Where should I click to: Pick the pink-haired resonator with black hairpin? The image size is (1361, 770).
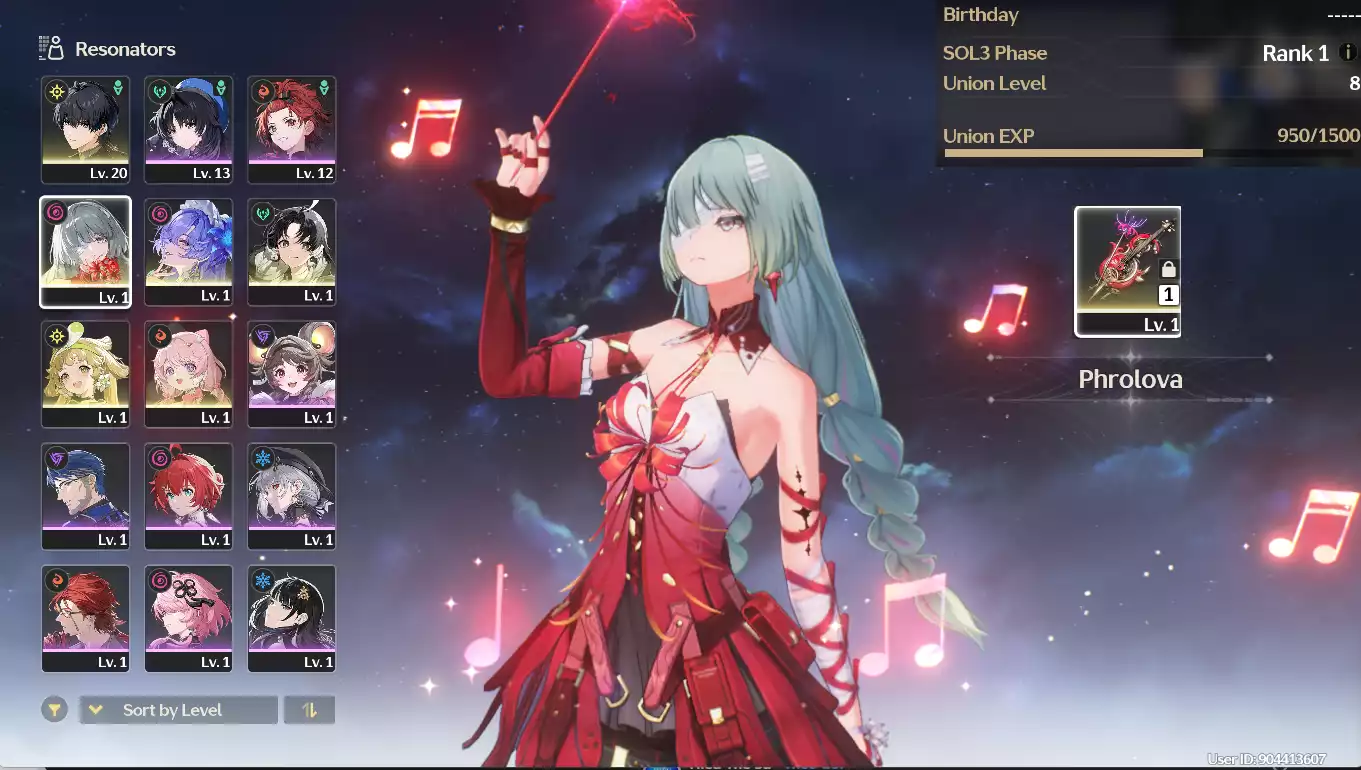pyautogui.click(x=189, y=618)
